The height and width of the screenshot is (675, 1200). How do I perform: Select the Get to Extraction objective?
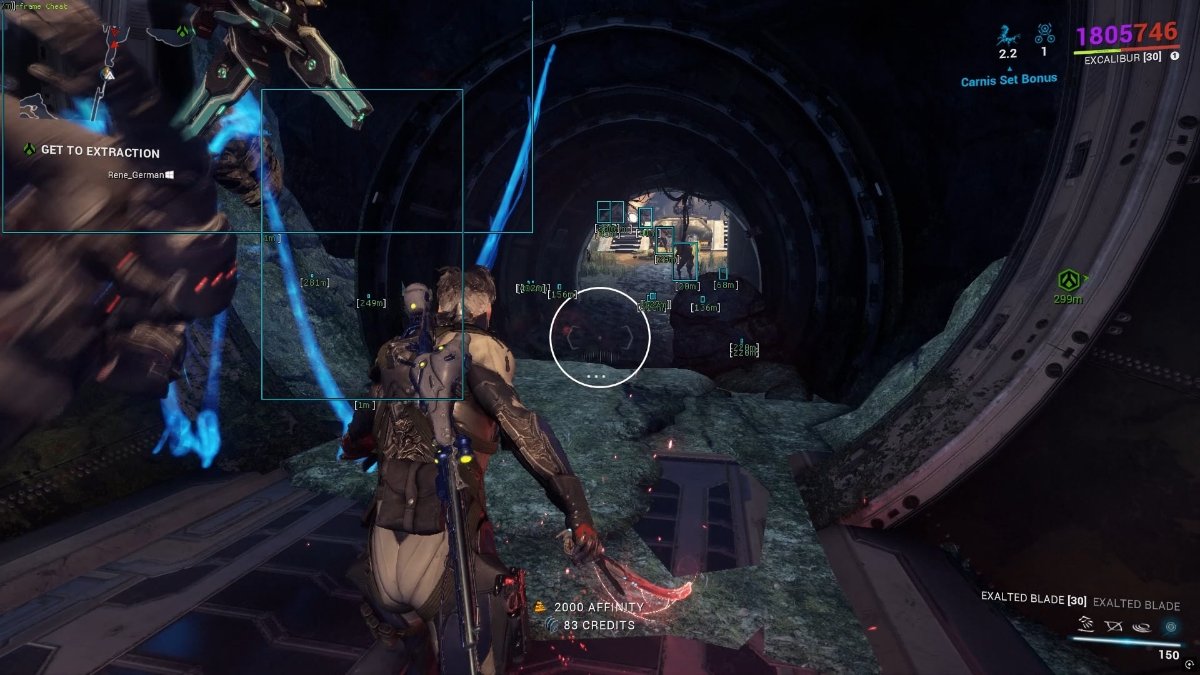coord(99,152)
